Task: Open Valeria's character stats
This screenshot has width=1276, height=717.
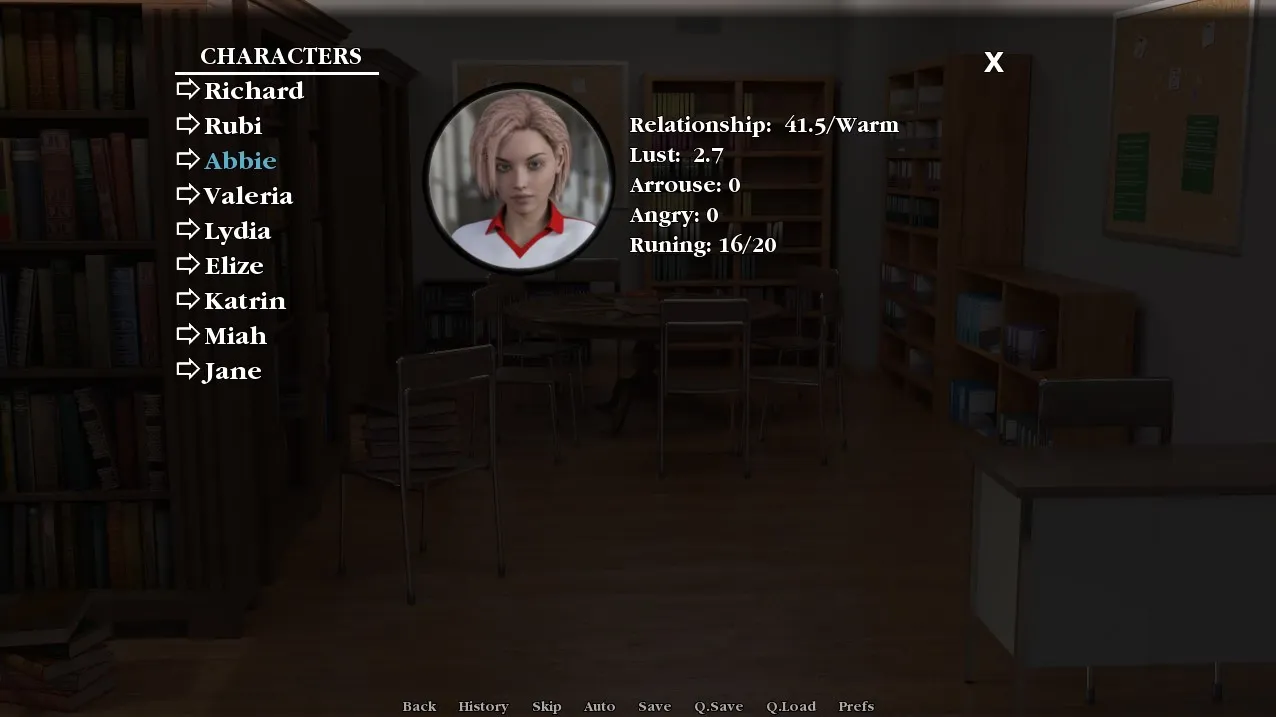Action: (248, 196)
